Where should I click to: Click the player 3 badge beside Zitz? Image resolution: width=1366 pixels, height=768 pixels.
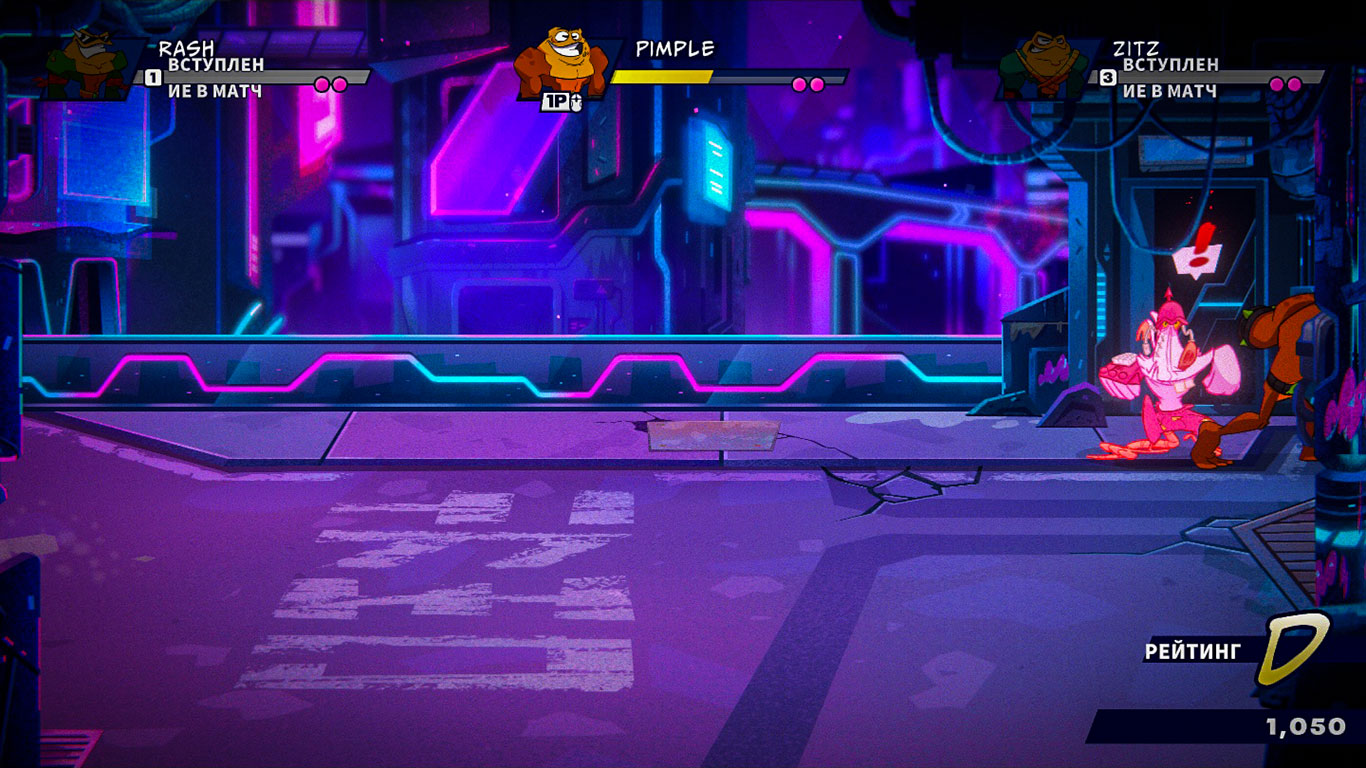(1108, 77)
